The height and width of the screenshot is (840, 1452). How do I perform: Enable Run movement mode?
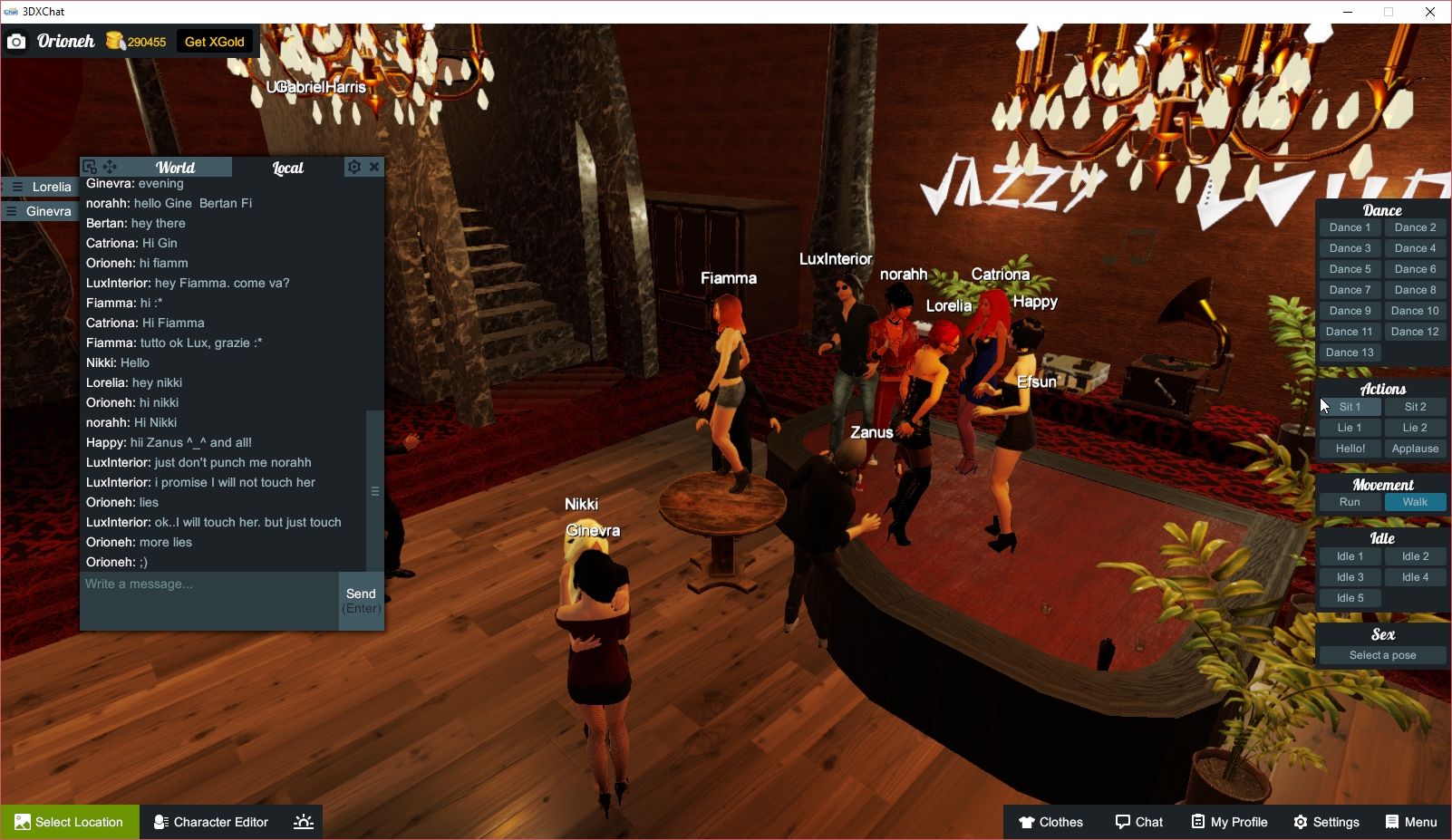click(1350, 501)
